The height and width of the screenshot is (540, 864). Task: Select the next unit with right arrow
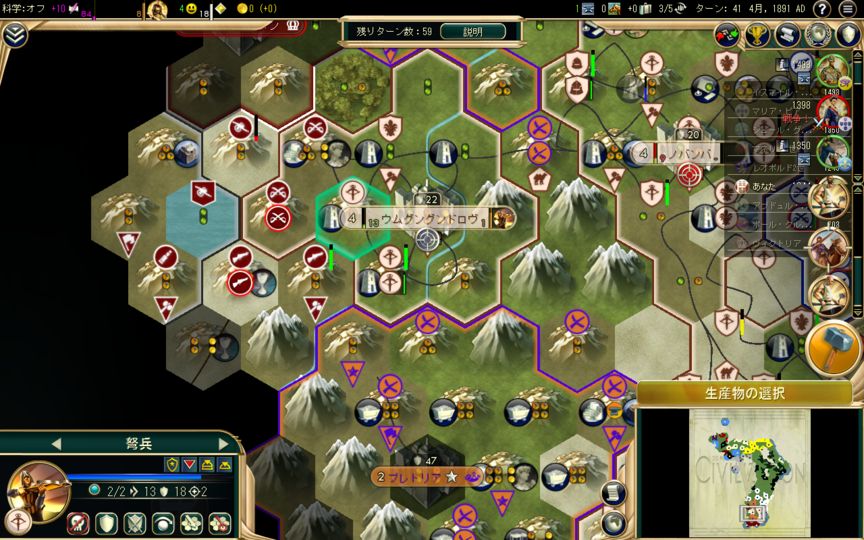click(x=223, y=443)
